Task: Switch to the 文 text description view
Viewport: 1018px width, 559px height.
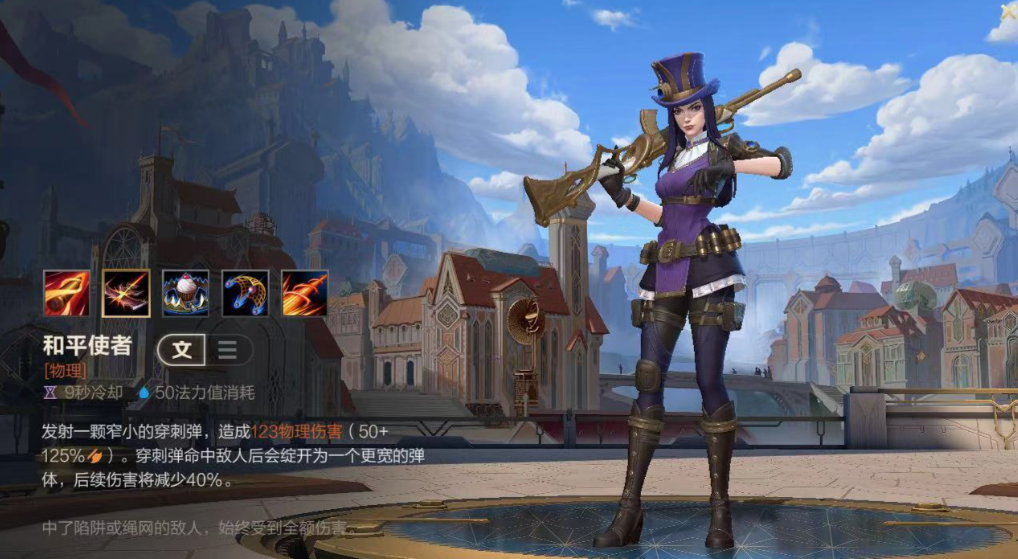Action: (x=182, y=349)
